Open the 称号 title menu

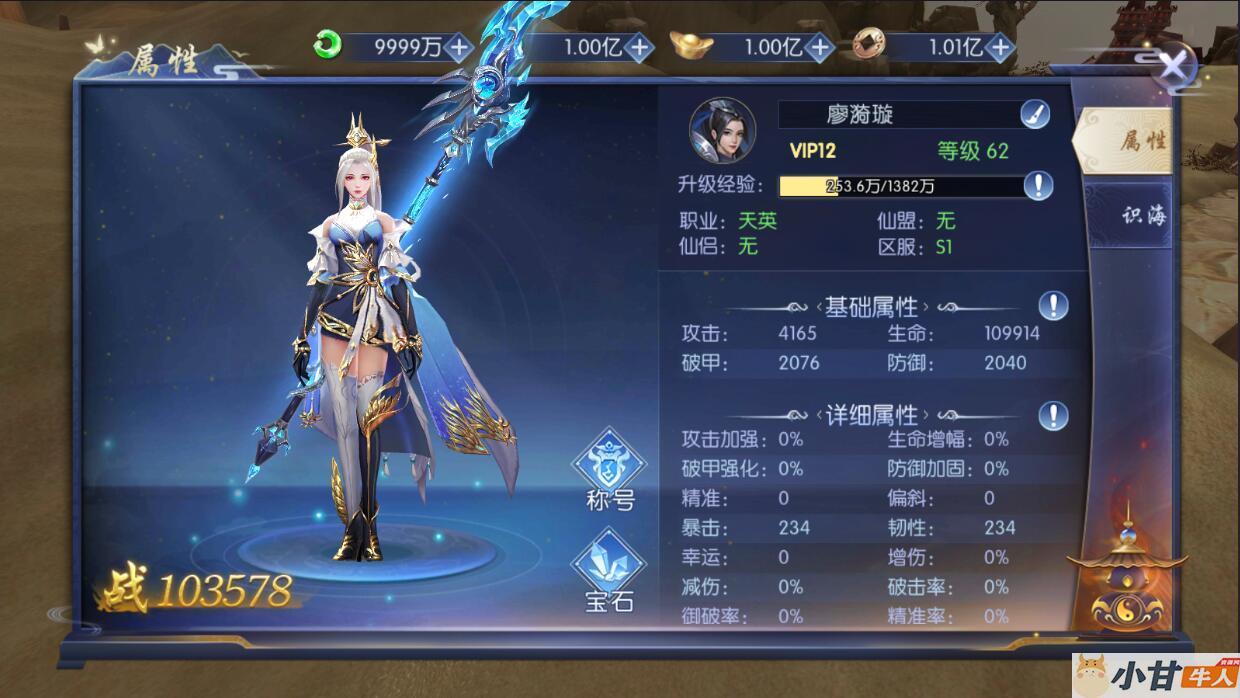(609, 470)
